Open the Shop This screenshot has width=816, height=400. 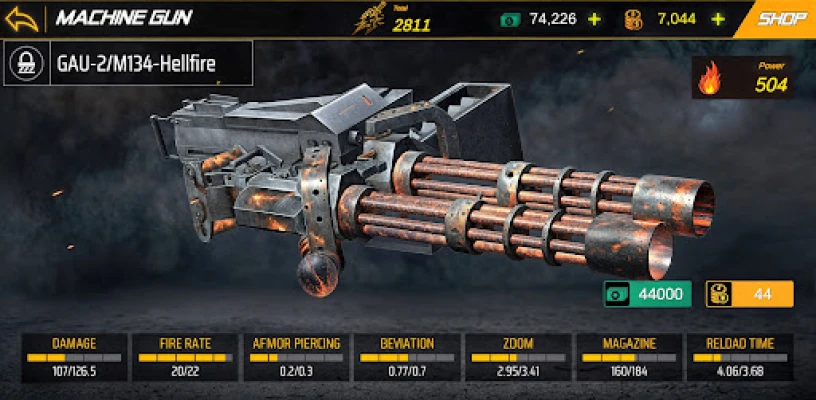[782, 18]
